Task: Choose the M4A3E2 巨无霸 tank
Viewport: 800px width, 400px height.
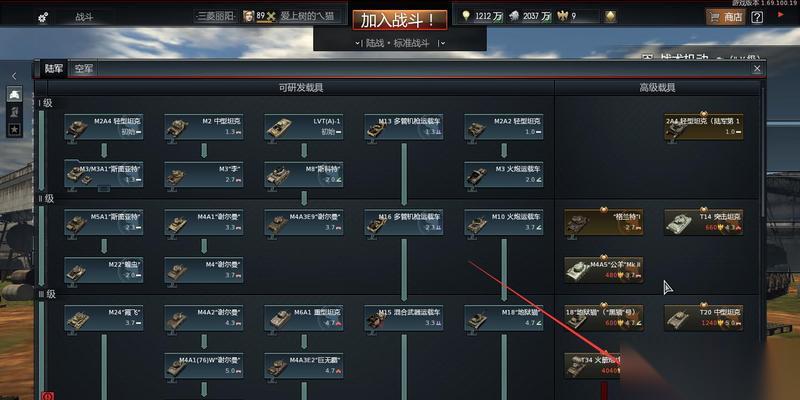Action: point(303,364)
